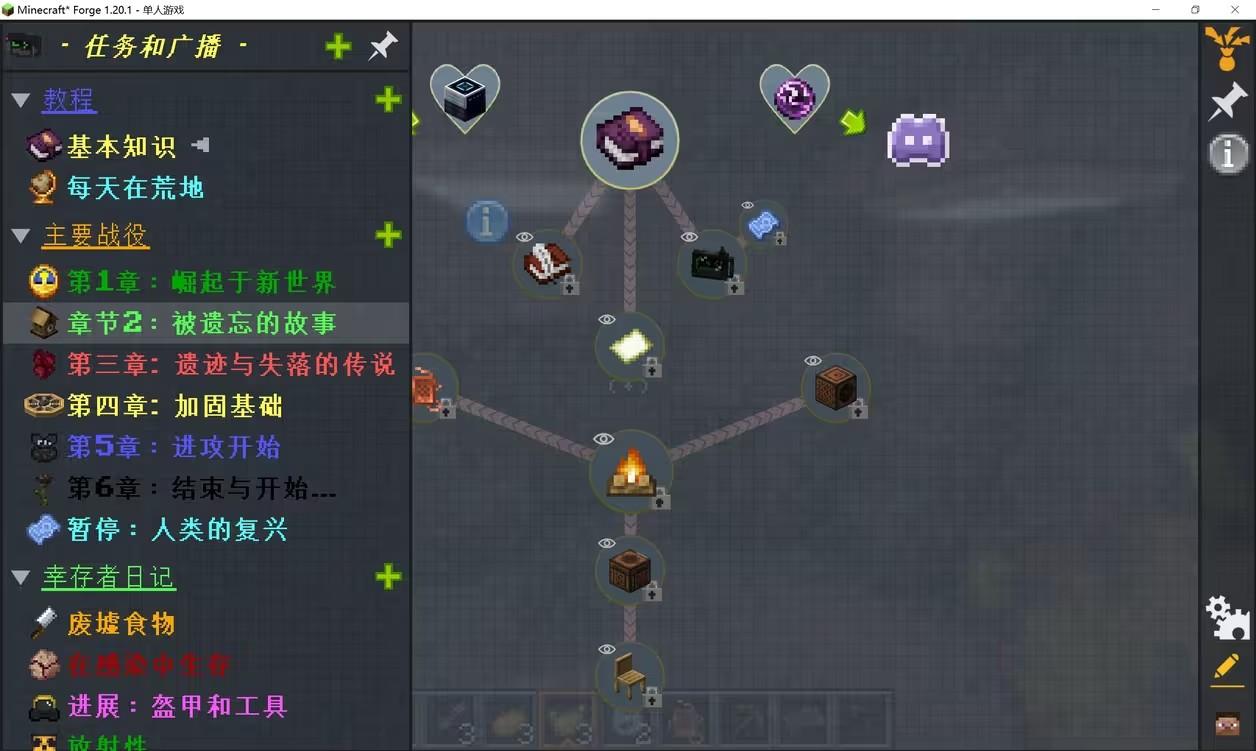Open 暂停：人类的复兴 chapter
This screenshot has height=751, width=1256.
tap(177, 529)
